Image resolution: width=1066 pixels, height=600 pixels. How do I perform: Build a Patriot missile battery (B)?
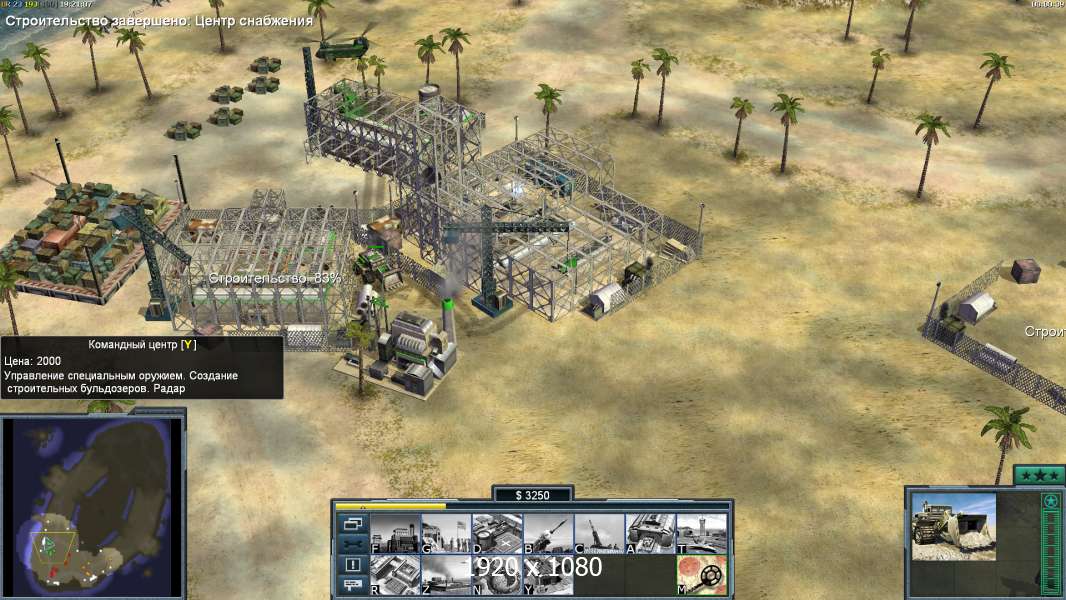[x=548, y=533]
